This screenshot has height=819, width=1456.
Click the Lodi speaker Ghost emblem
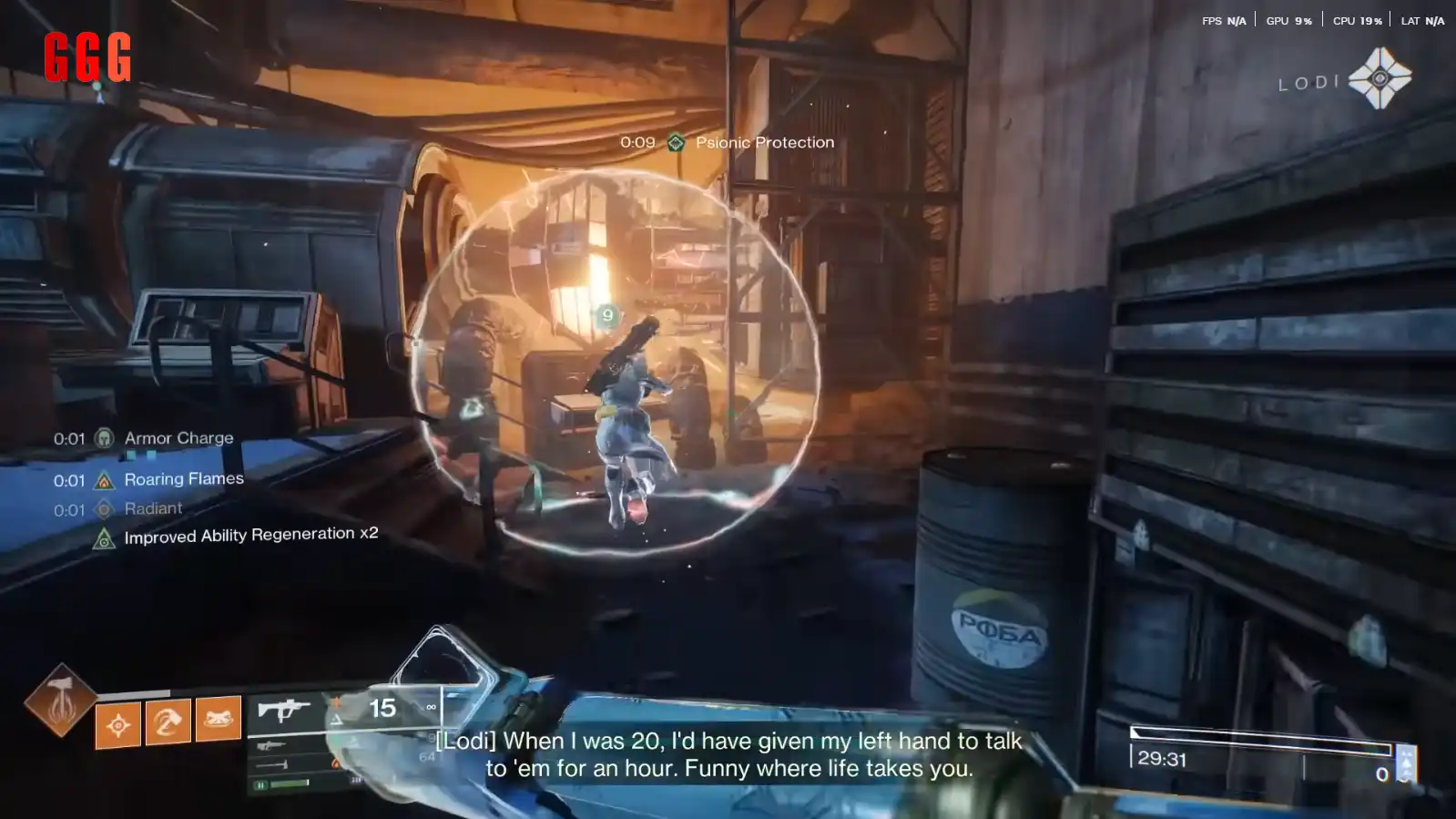(1380, 78)
